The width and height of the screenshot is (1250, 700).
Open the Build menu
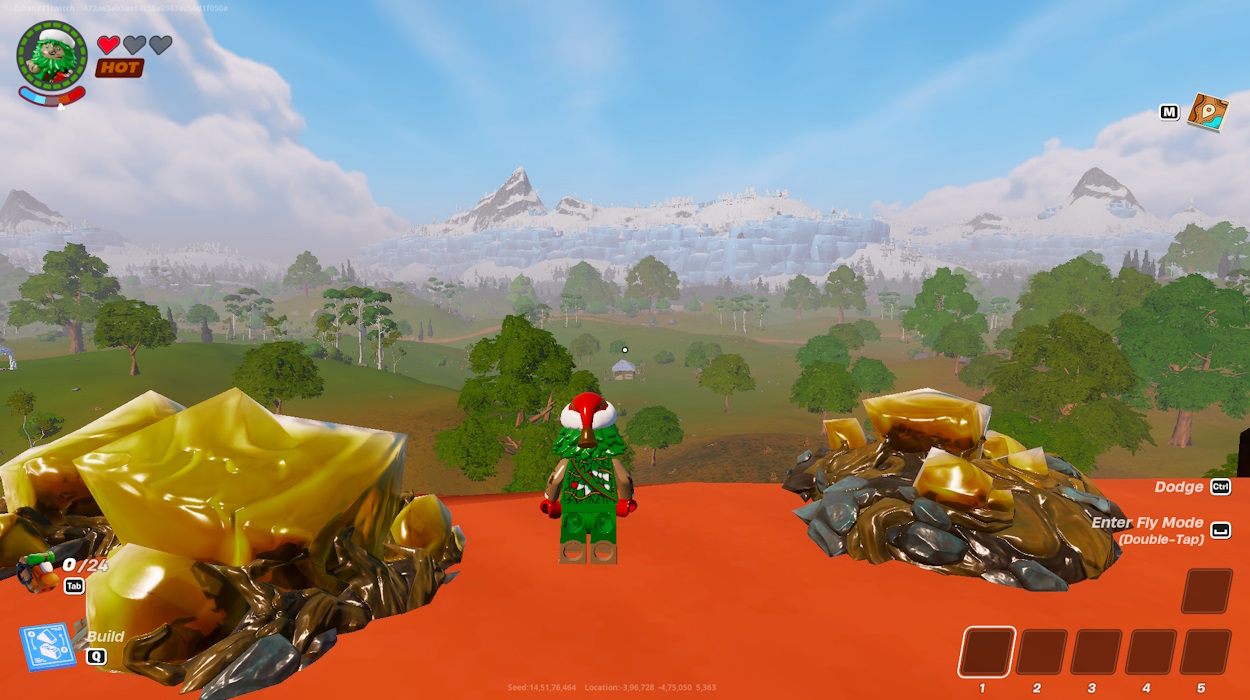click(47, 647)
